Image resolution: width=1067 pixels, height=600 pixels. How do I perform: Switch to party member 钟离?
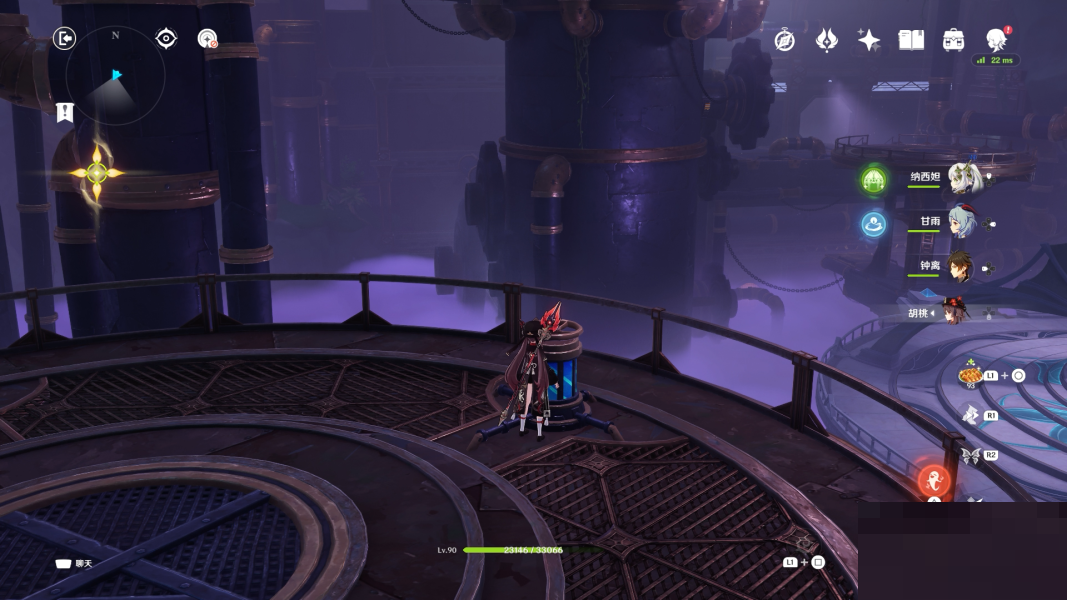tap(961, 266)
